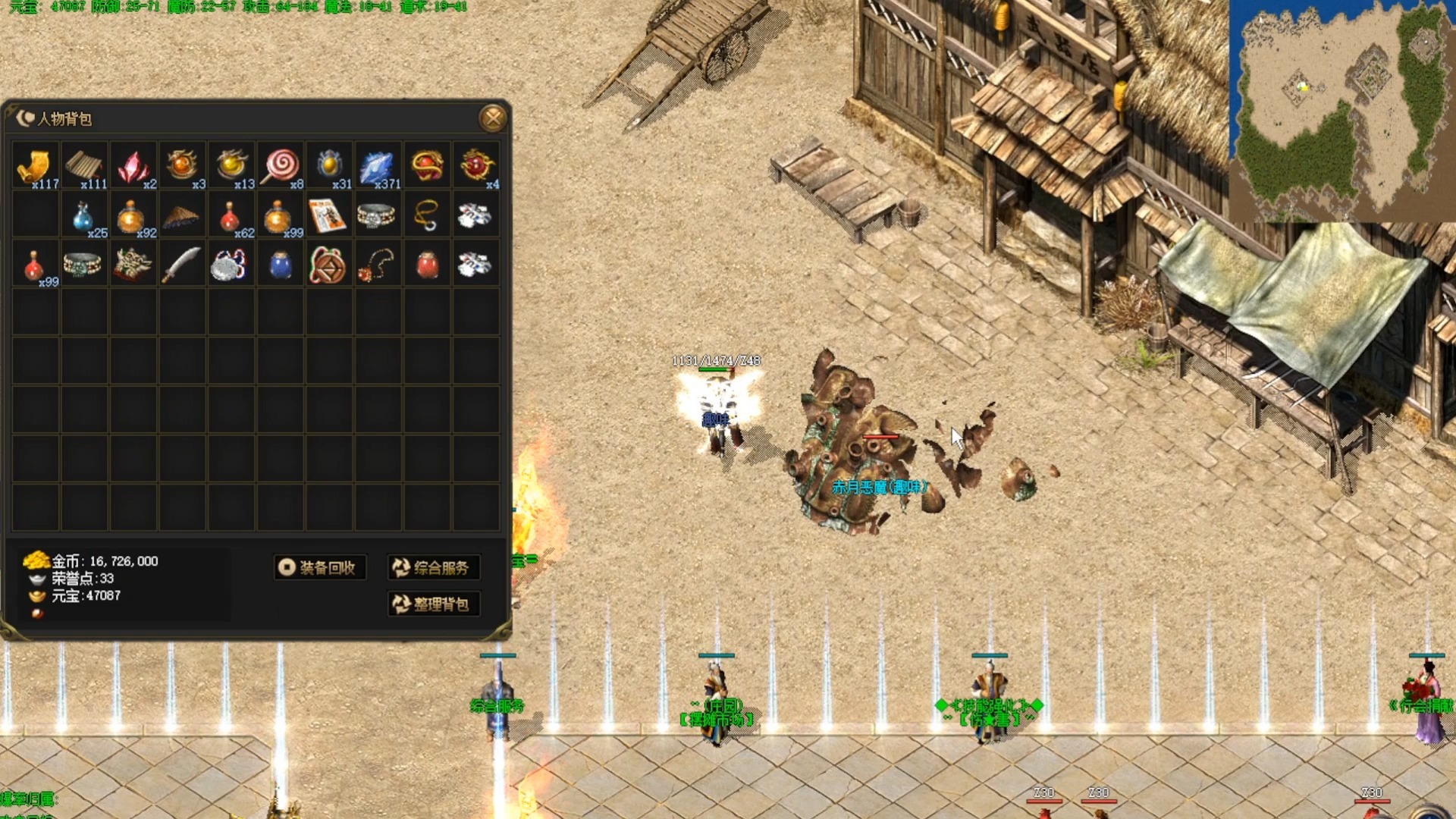Choose the blue crystal stack x371
1456x819 pixels.
coord(377,165)
